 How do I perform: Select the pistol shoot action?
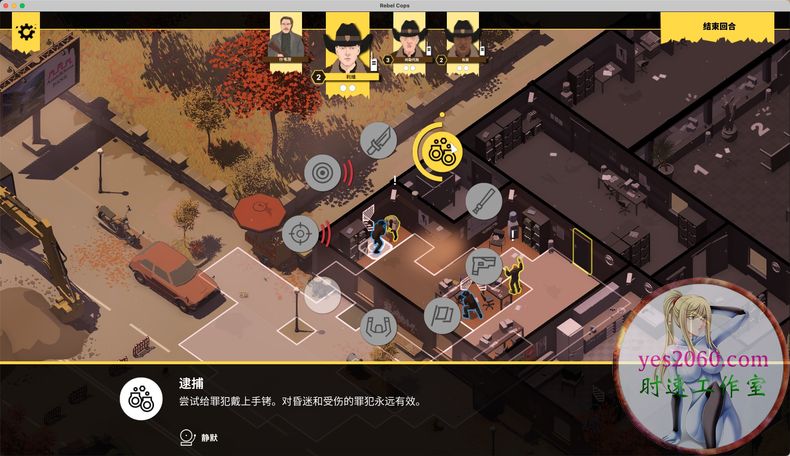[484, 266]
